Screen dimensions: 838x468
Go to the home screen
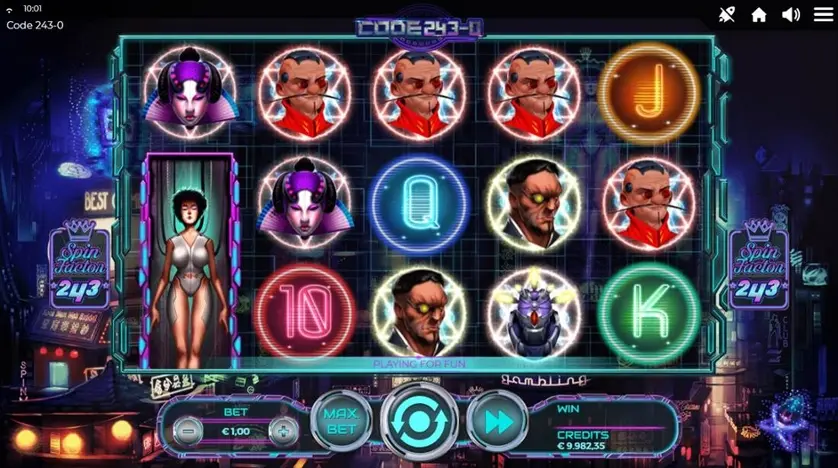[759, 14]
